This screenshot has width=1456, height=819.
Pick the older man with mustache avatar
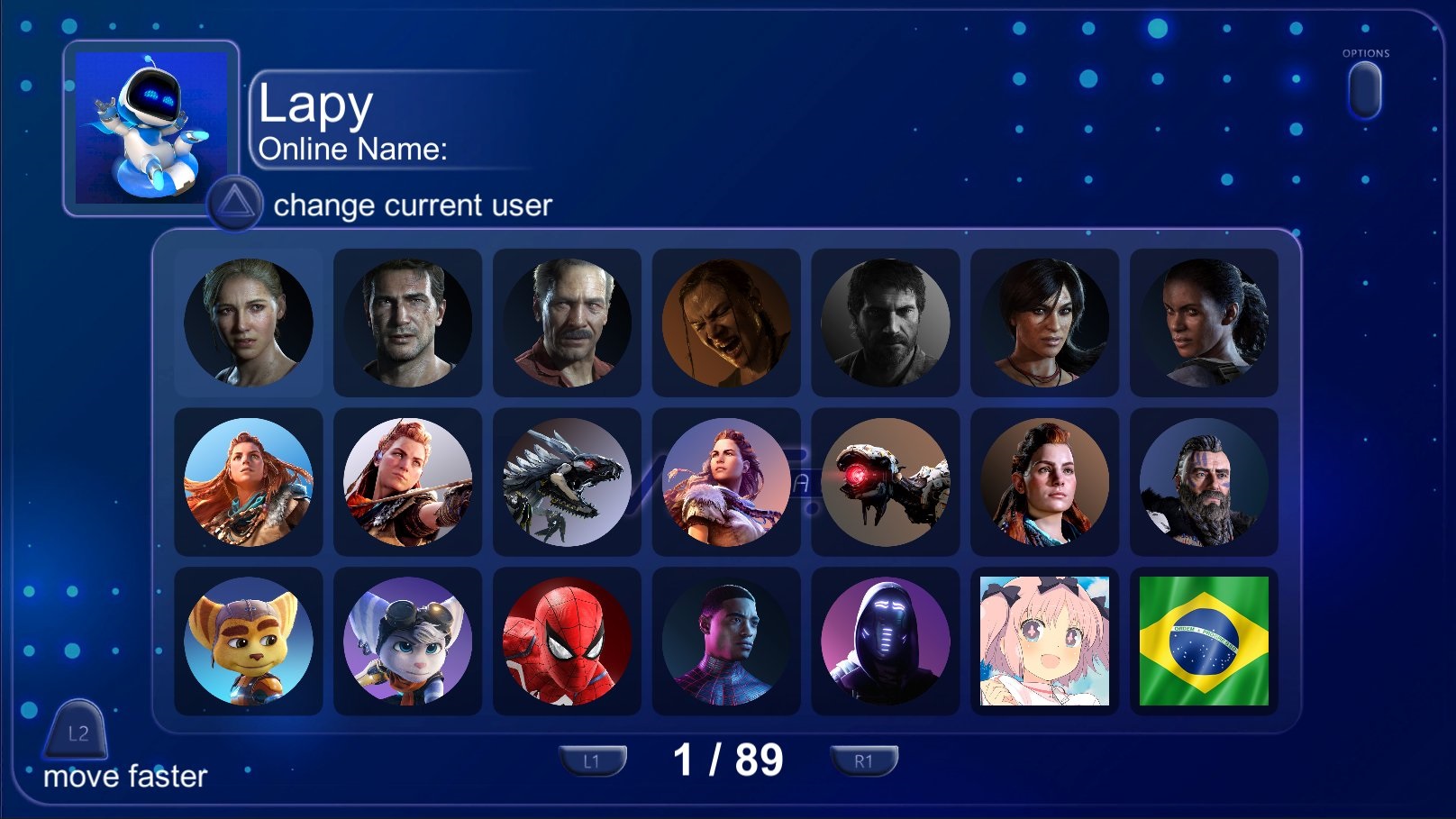(567, 323)
